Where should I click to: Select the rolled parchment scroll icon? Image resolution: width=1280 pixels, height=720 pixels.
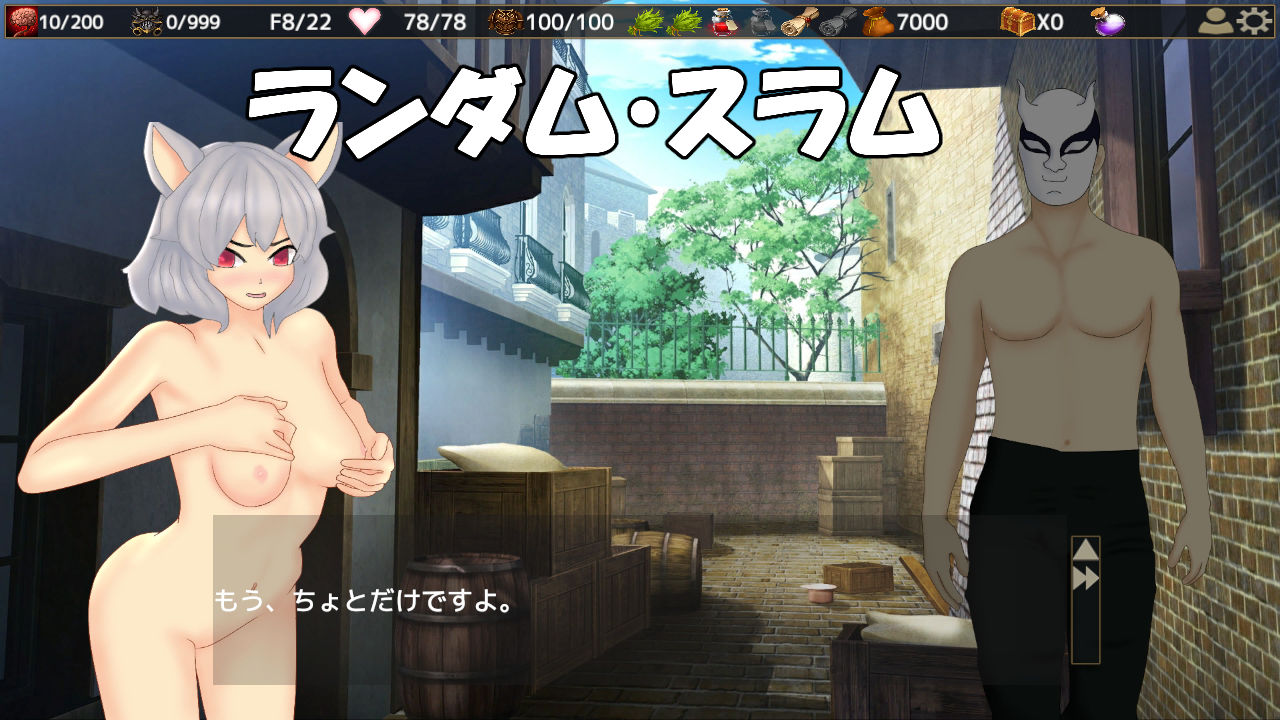(x=800, y=20)
